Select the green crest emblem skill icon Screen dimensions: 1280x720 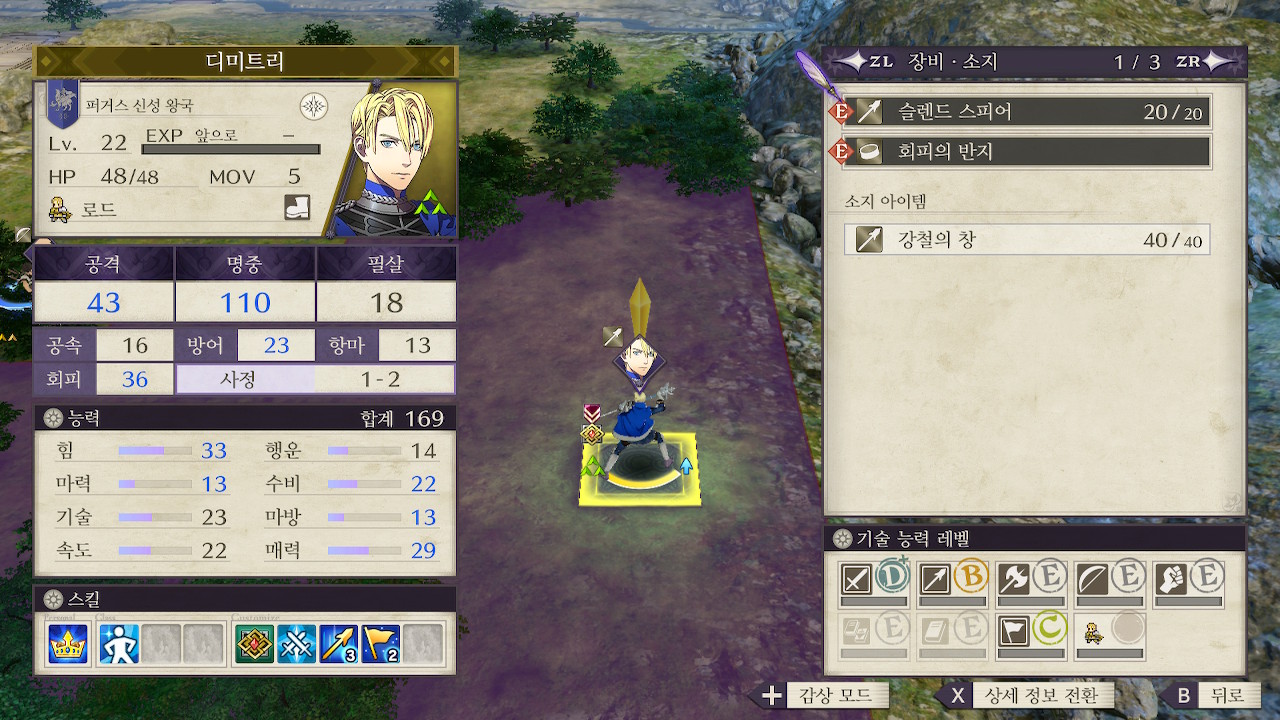pos(254,645)
